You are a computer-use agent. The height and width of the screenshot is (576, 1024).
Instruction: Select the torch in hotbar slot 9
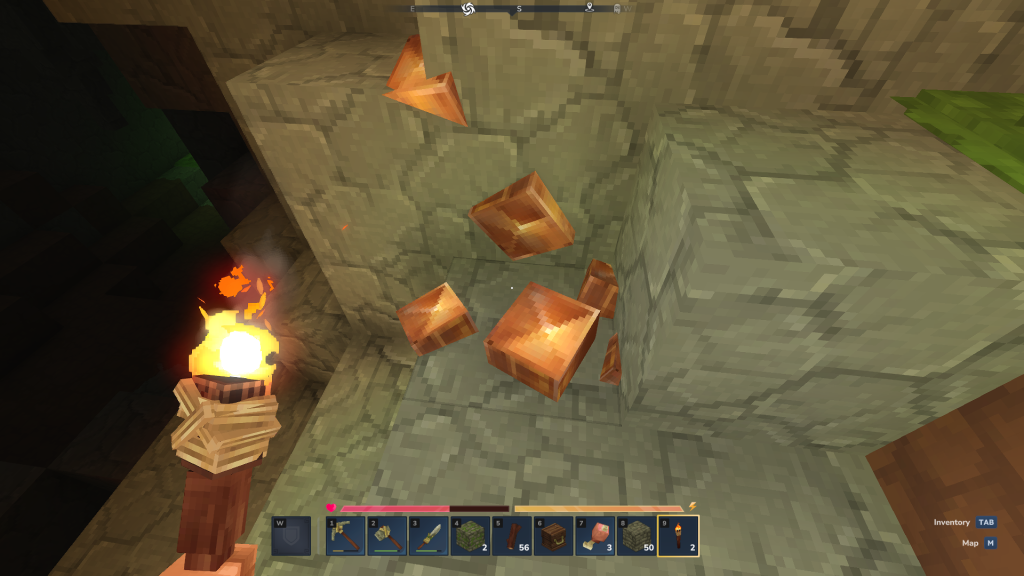point(678,535)
